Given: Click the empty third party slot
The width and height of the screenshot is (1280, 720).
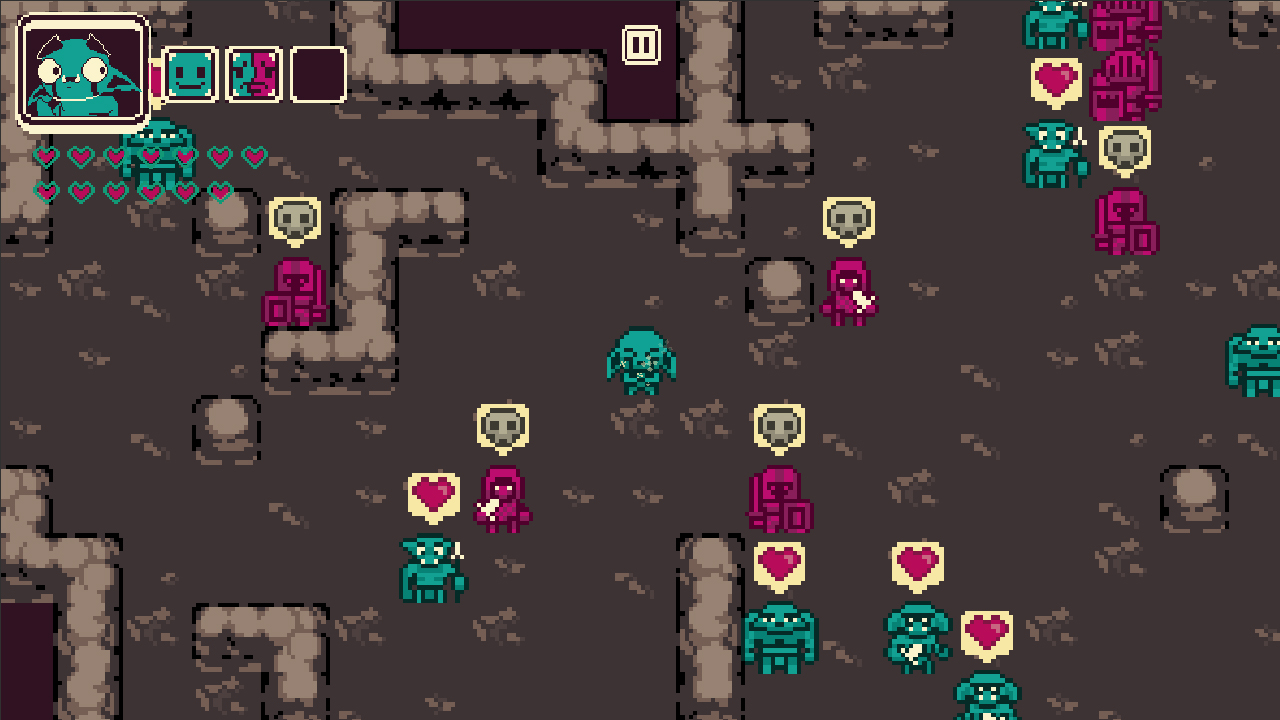Looking at the screenshot, I should pos(318,75).
